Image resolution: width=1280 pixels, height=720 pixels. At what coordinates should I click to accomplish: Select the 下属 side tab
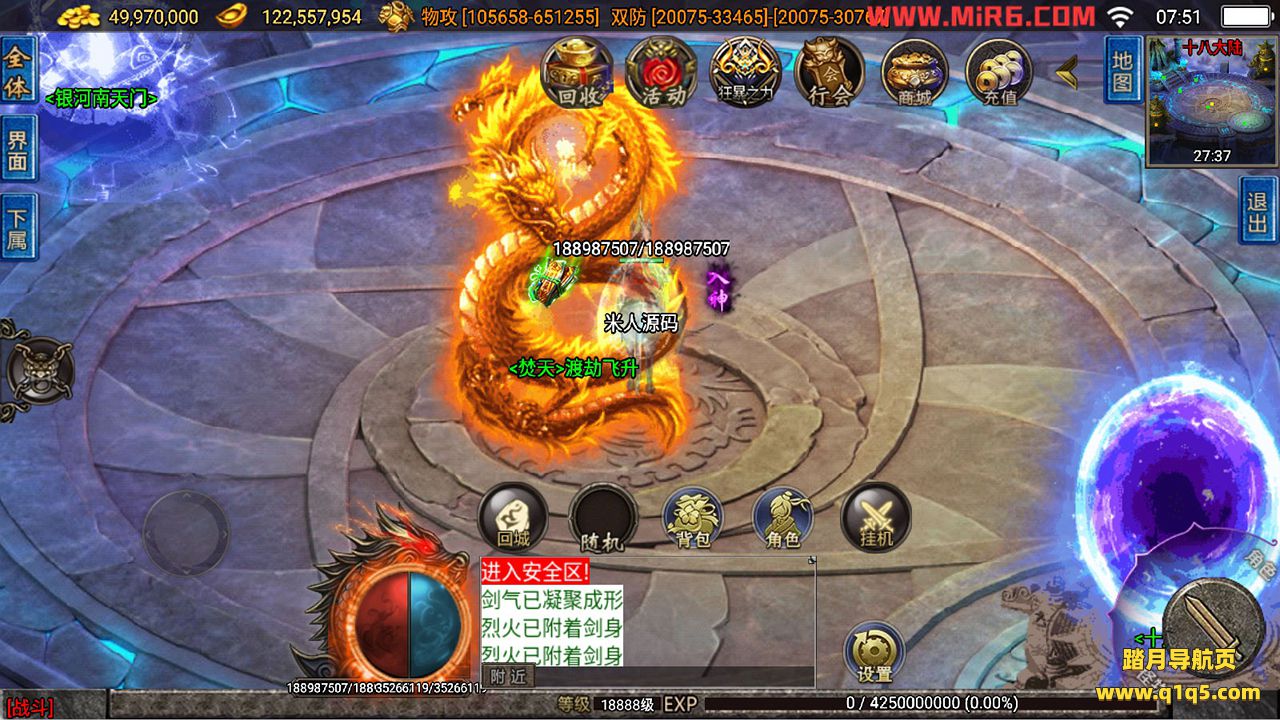[17, 227]
